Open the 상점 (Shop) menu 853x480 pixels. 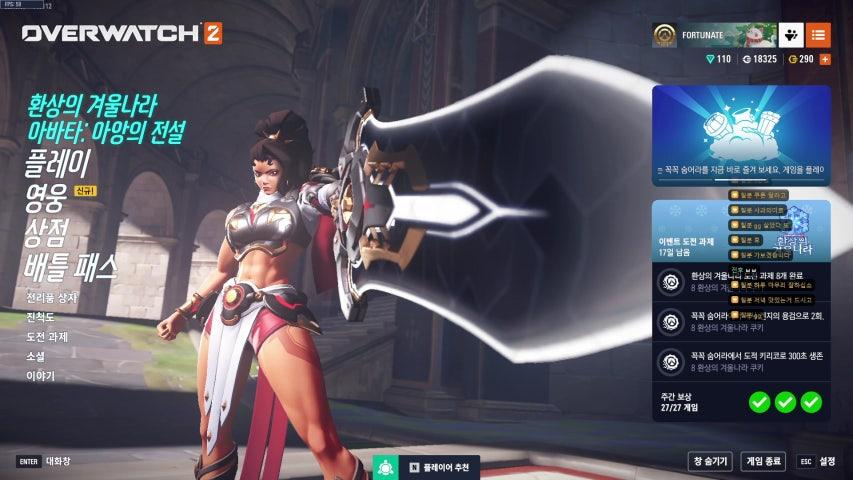tap(44, 232)
